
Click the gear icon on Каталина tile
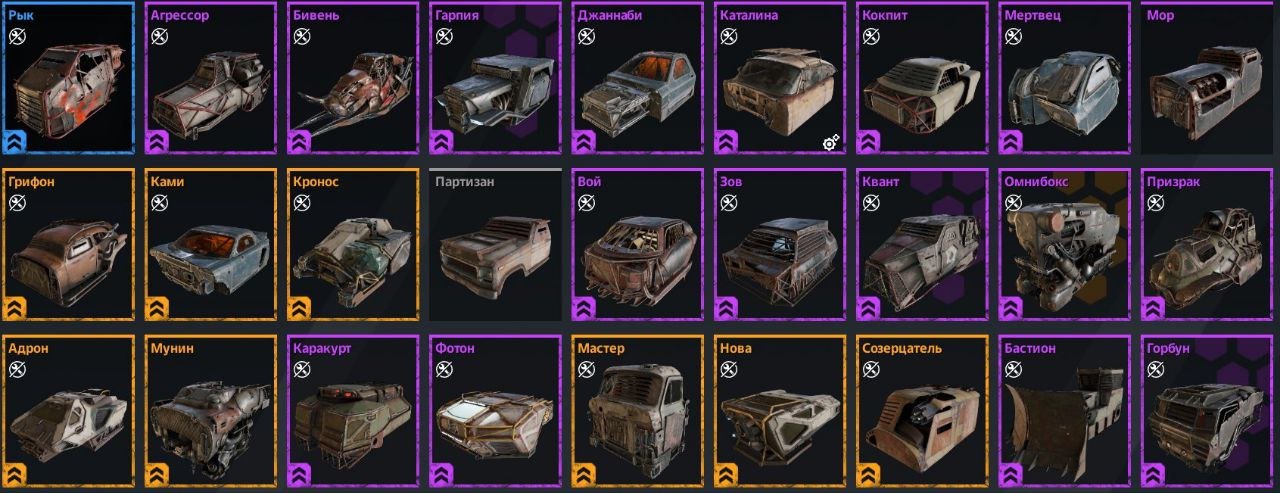pyautogui.click(x=830, y=143)
